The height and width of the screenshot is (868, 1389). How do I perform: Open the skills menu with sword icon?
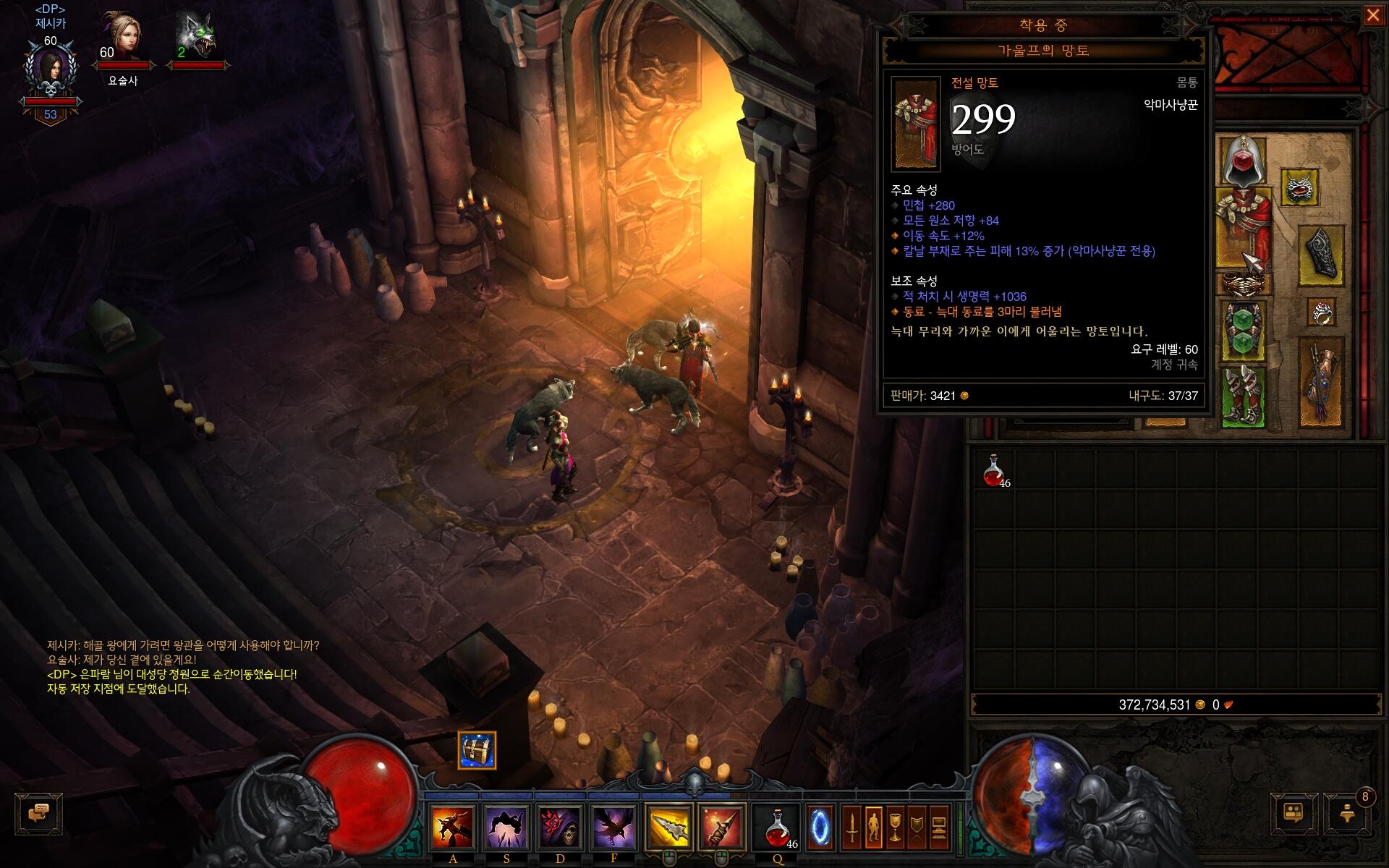(852, 827)
